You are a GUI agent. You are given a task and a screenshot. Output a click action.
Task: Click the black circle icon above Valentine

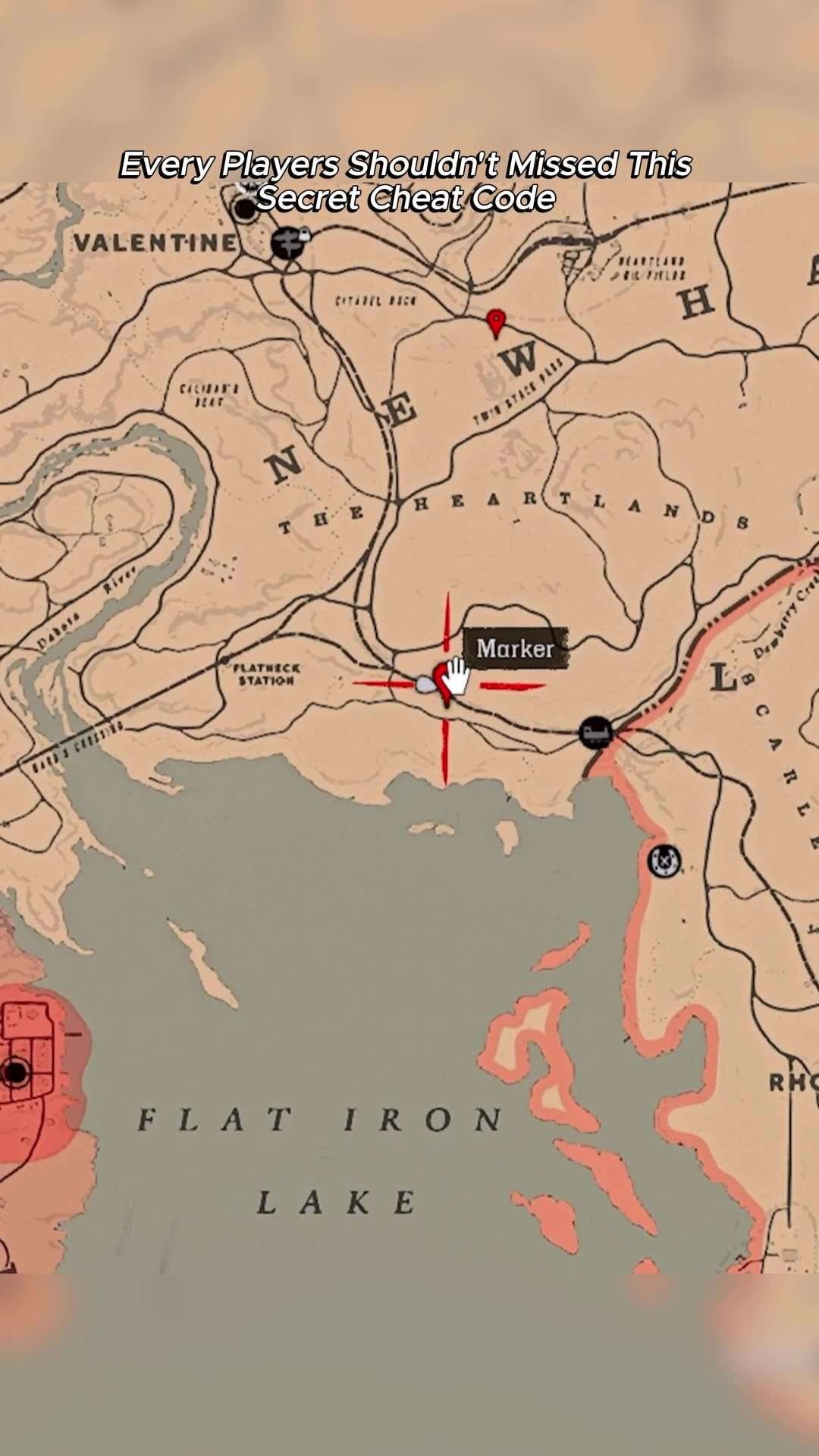(245, 209)
